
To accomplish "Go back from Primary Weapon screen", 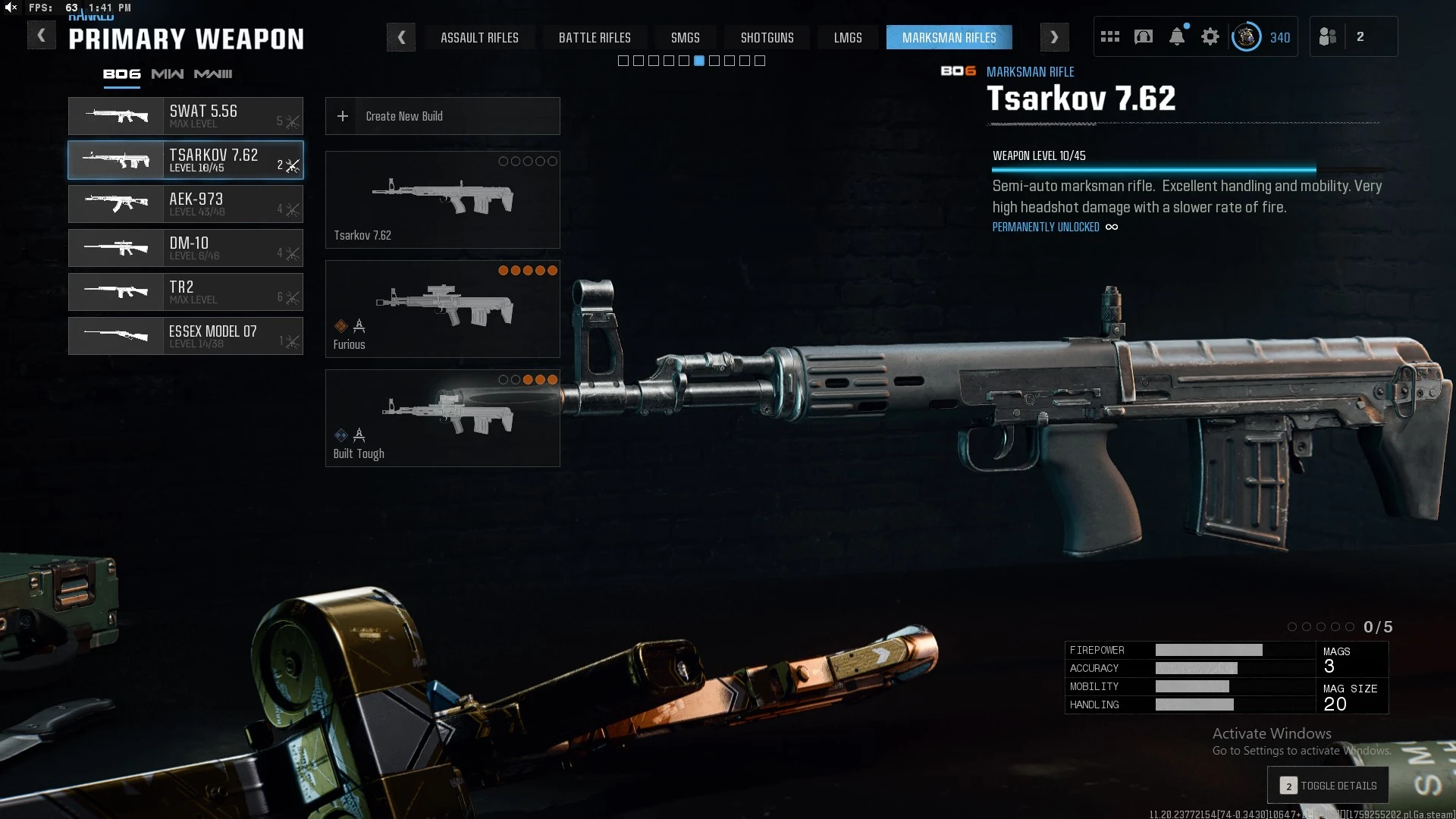I will [42, 36].
